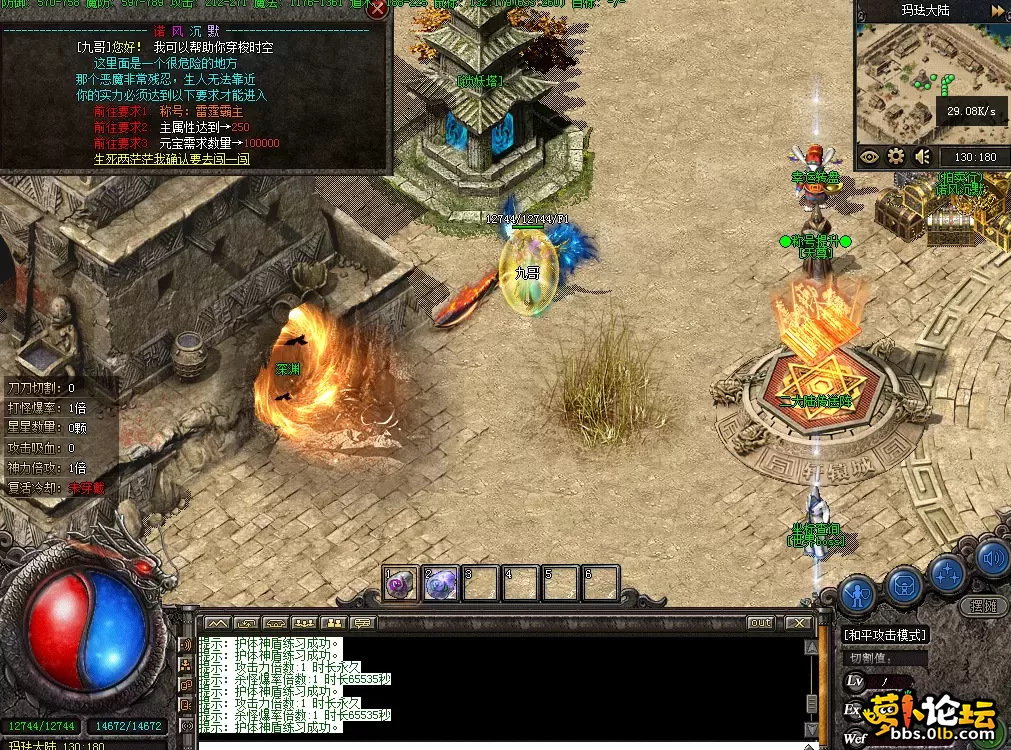Close the NPC dialogue window
Screen dimensions: 1011x750
coord(378,10)
